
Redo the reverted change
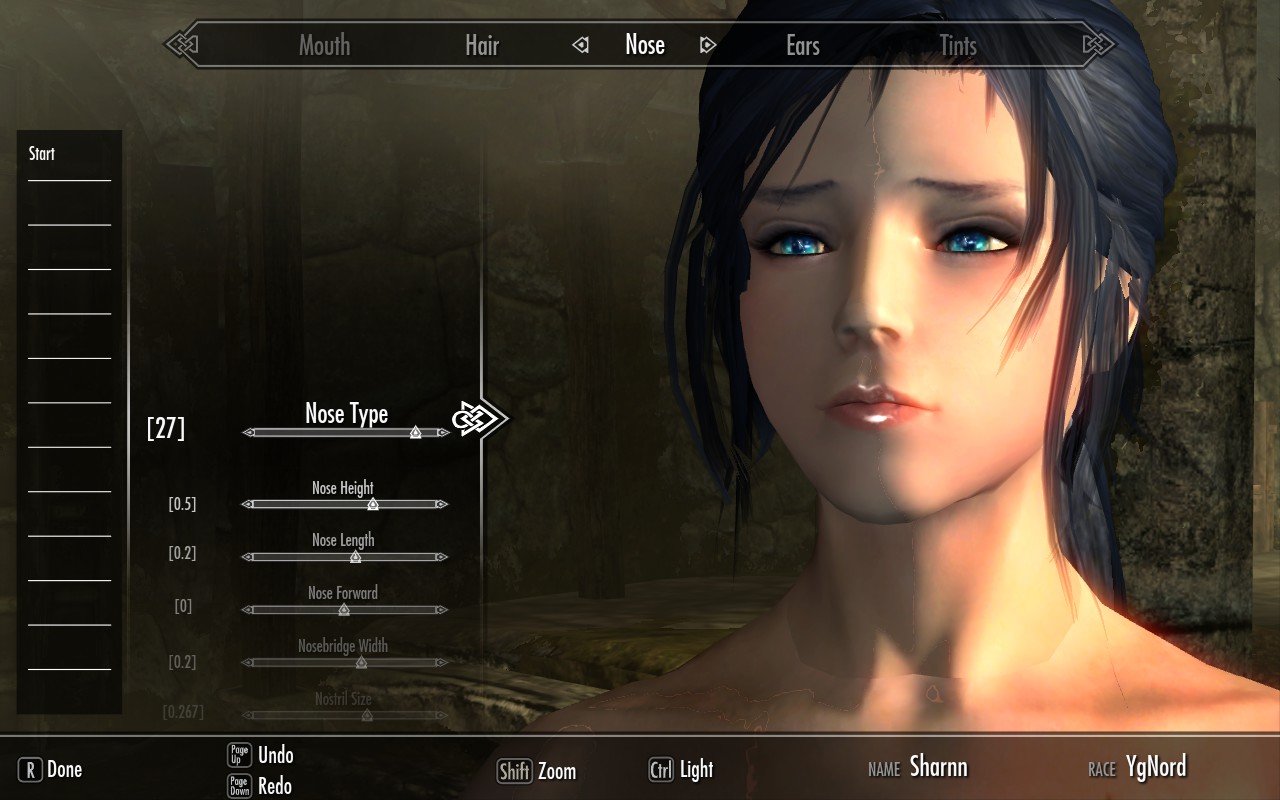click(x=275, y=785)
